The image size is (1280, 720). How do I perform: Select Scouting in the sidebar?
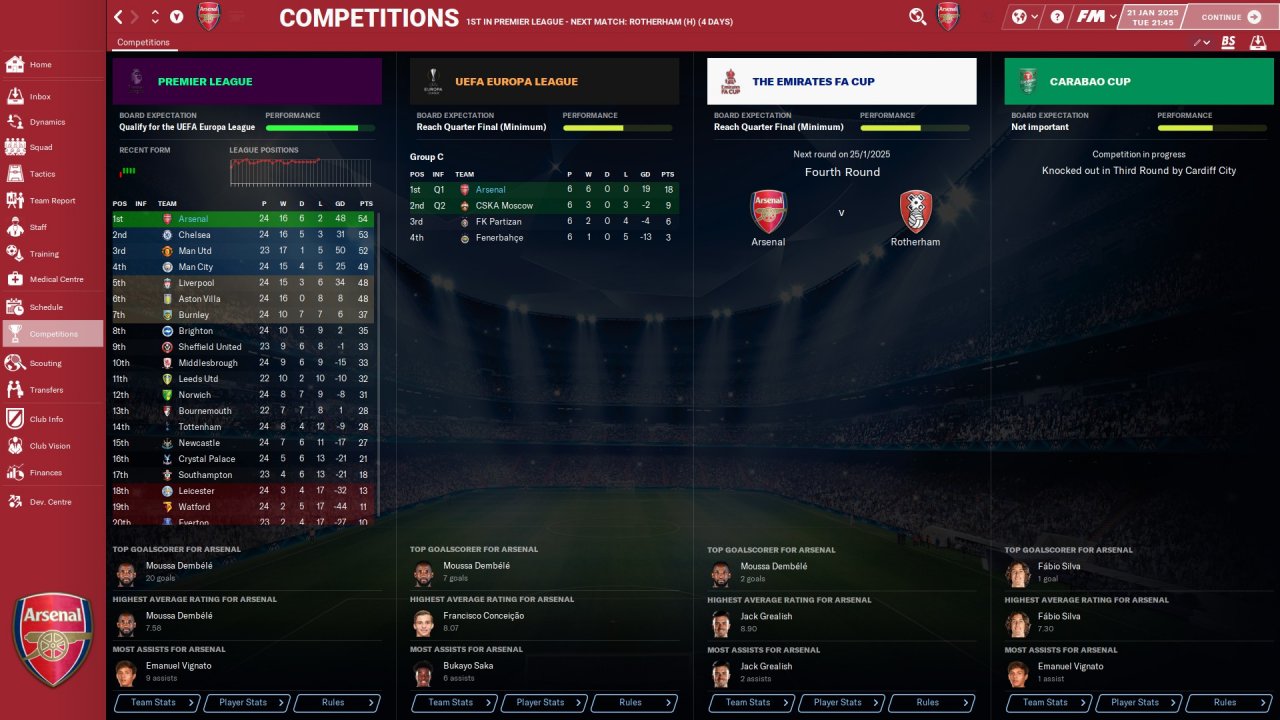(45, 363)
